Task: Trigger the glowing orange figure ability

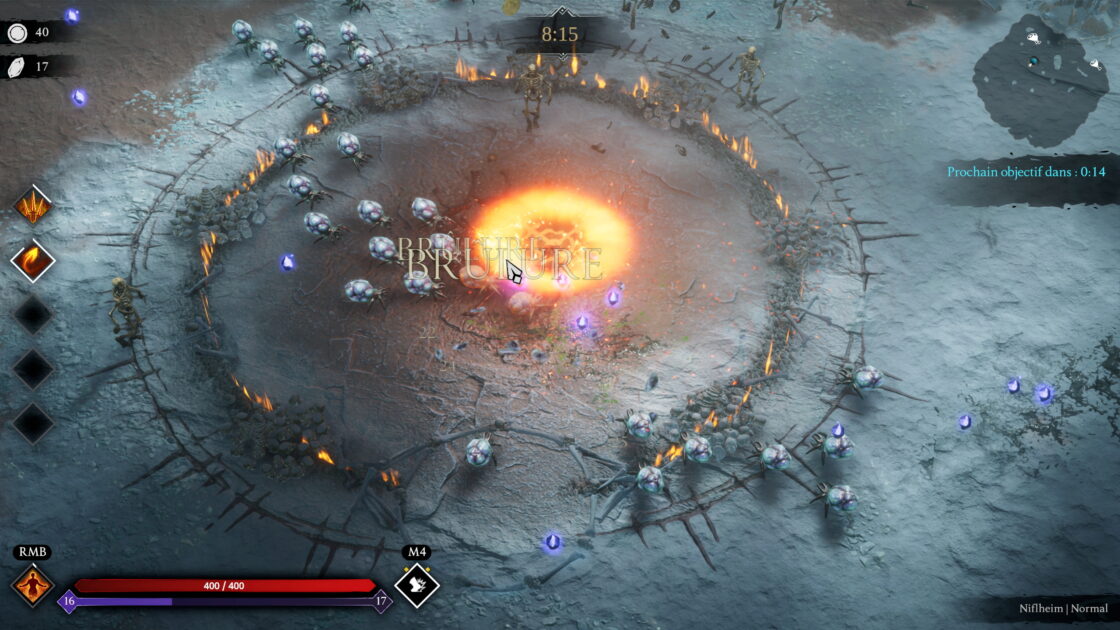Action: (32, 586)
